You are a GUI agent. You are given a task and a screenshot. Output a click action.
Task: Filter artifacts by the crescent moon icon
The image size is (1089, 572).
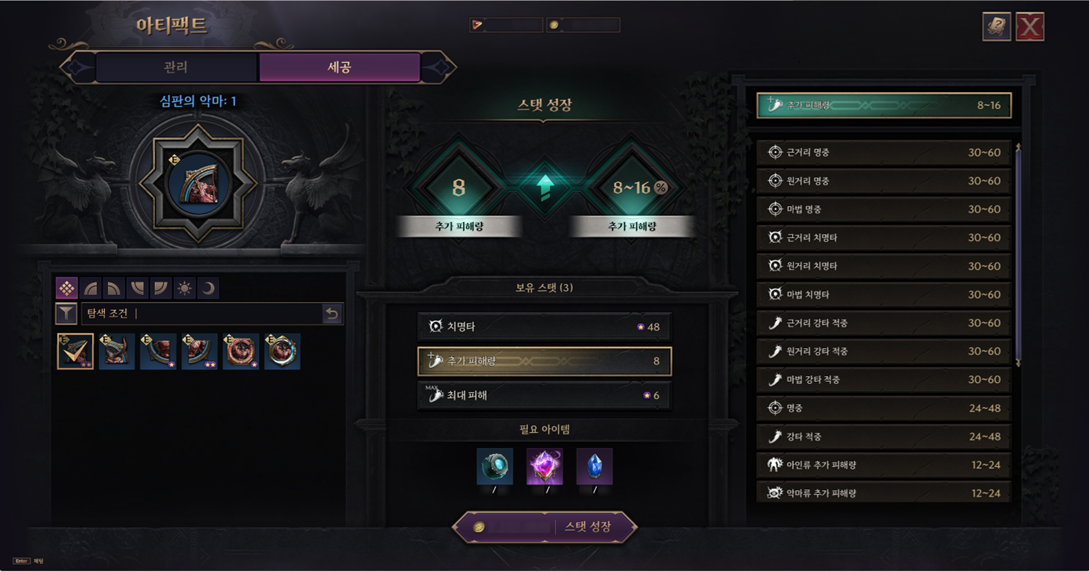(208, 288)
